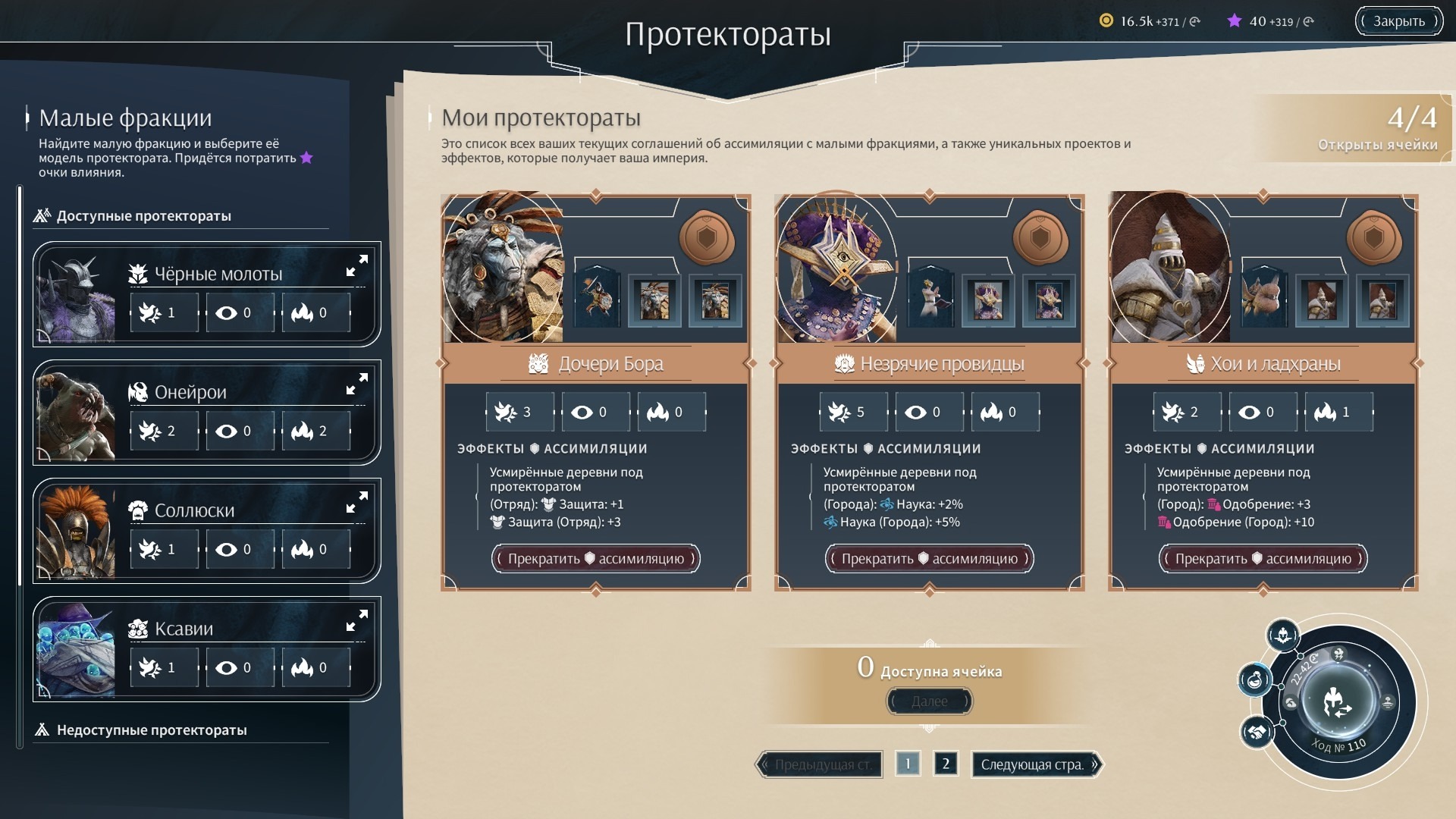Pick the Ксавии minor faction
The width and height of the screenshot is (1456, 819).
point(184,629)
